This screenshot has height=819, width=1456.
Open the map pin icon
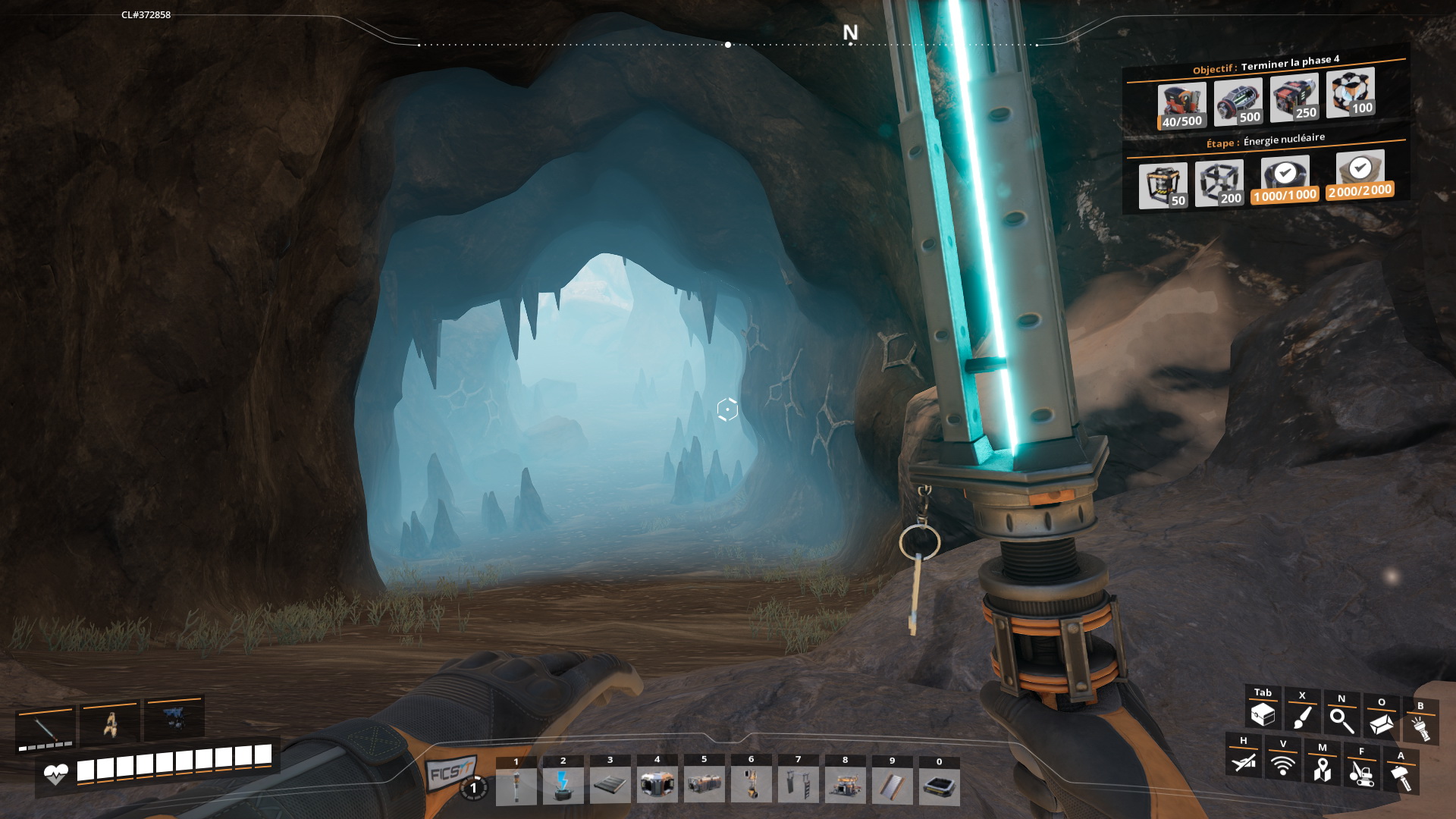[1323, 769]
